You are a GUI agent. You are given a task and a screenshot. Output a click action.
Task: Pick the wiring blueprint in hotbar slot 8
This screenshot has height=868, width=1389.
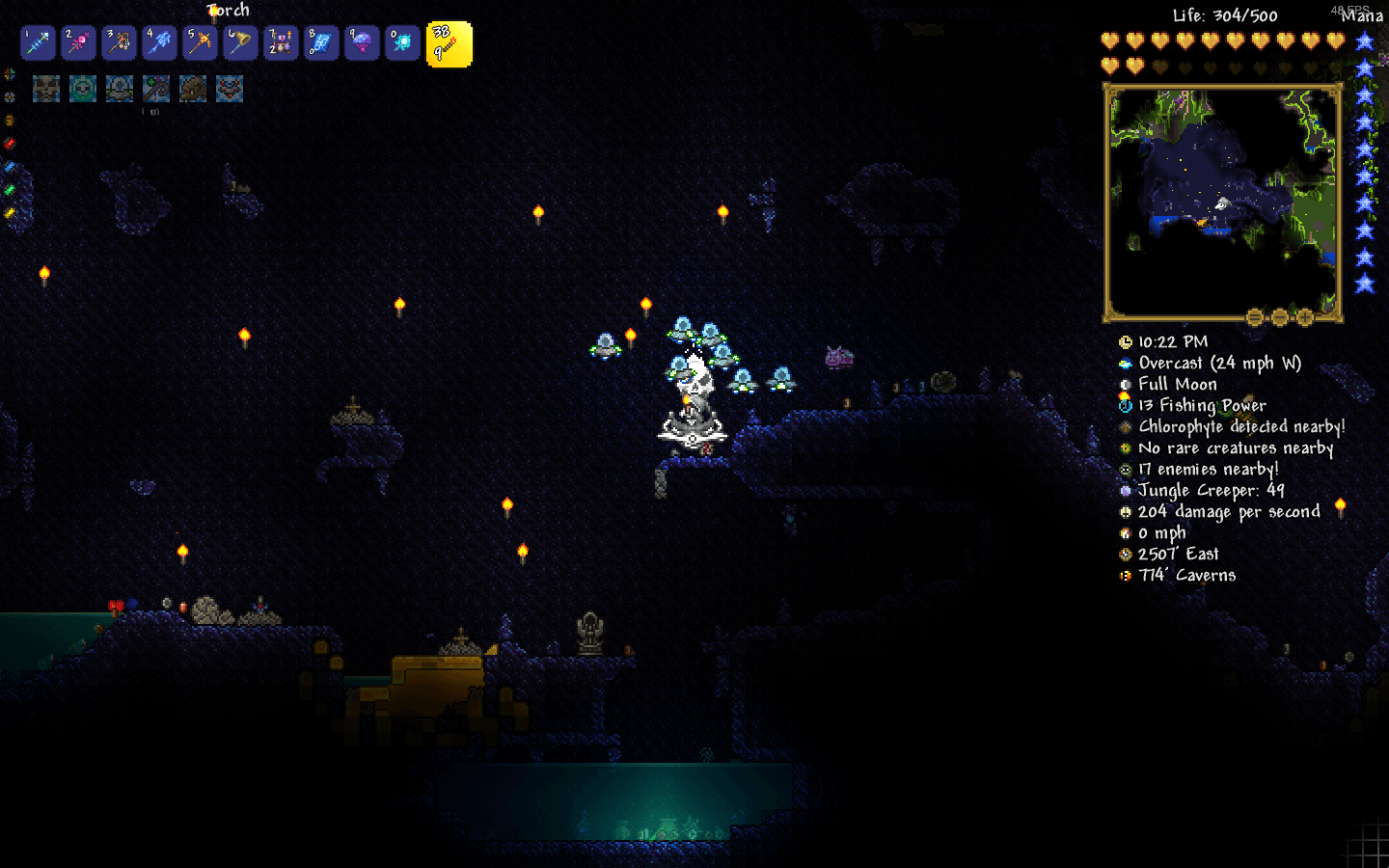[321, 43]
